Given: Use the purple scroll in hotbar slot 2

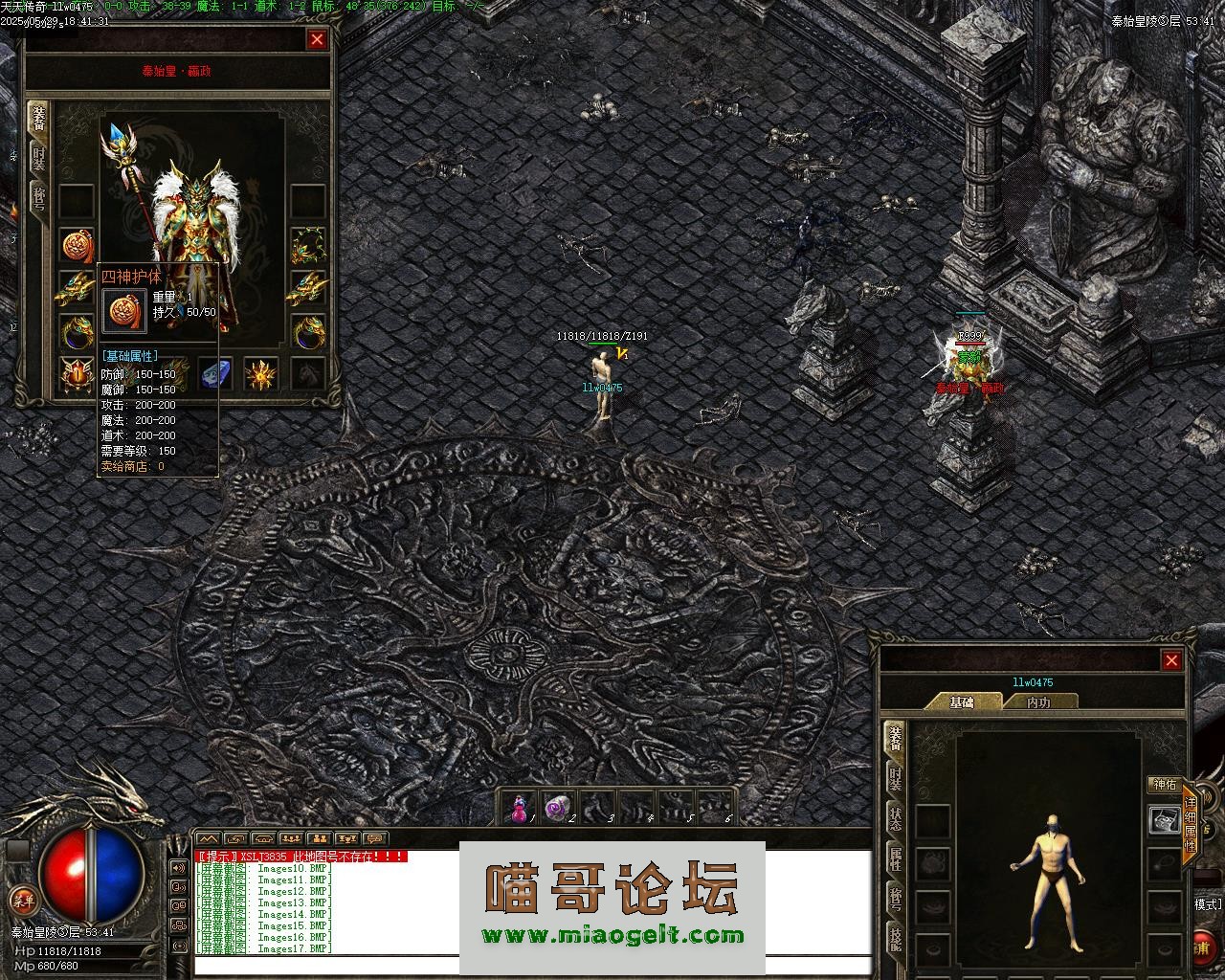Looking at the screenshot, I should 558,809.
